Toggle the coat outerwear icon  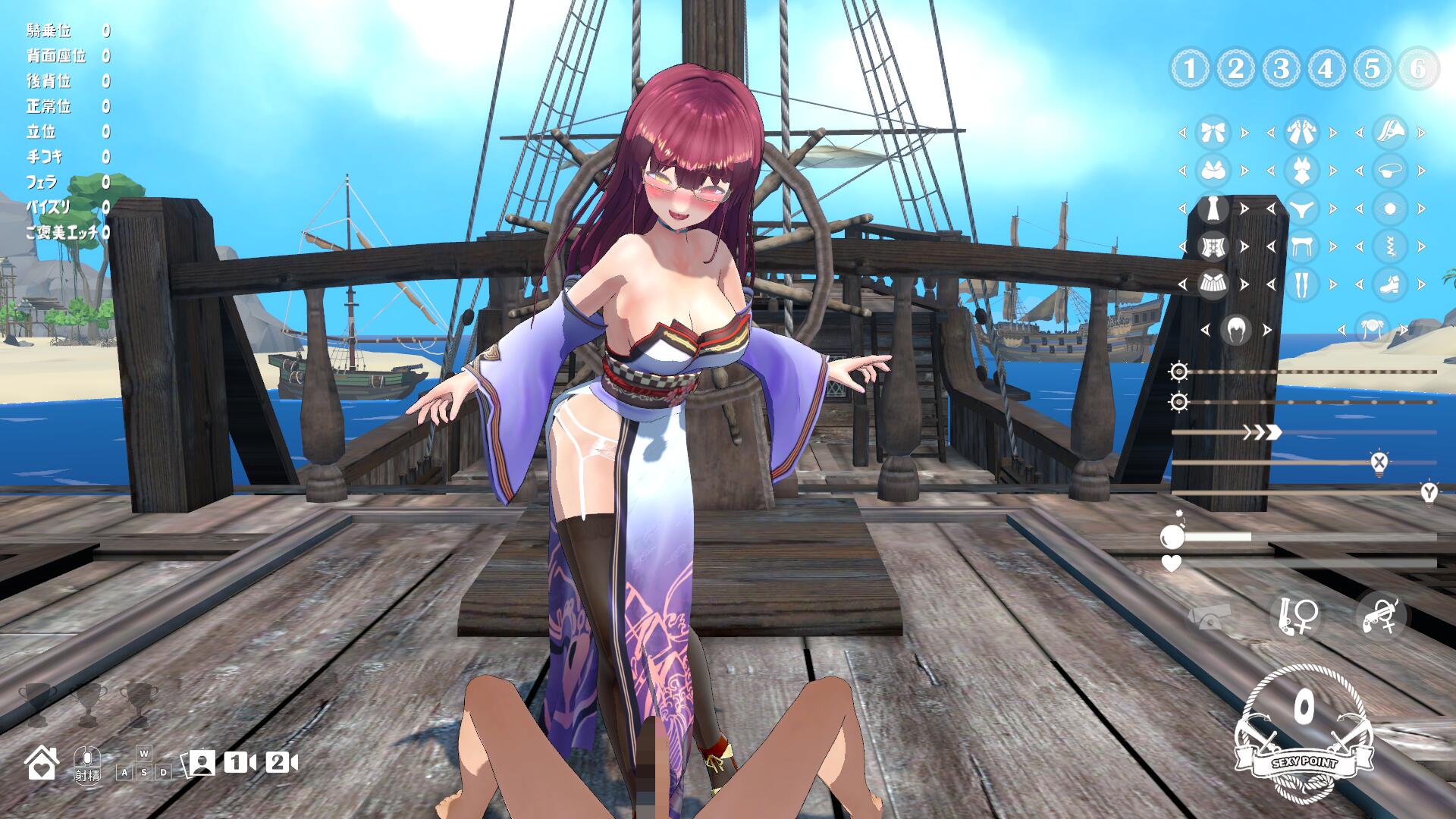click(x=1301, y=133)
